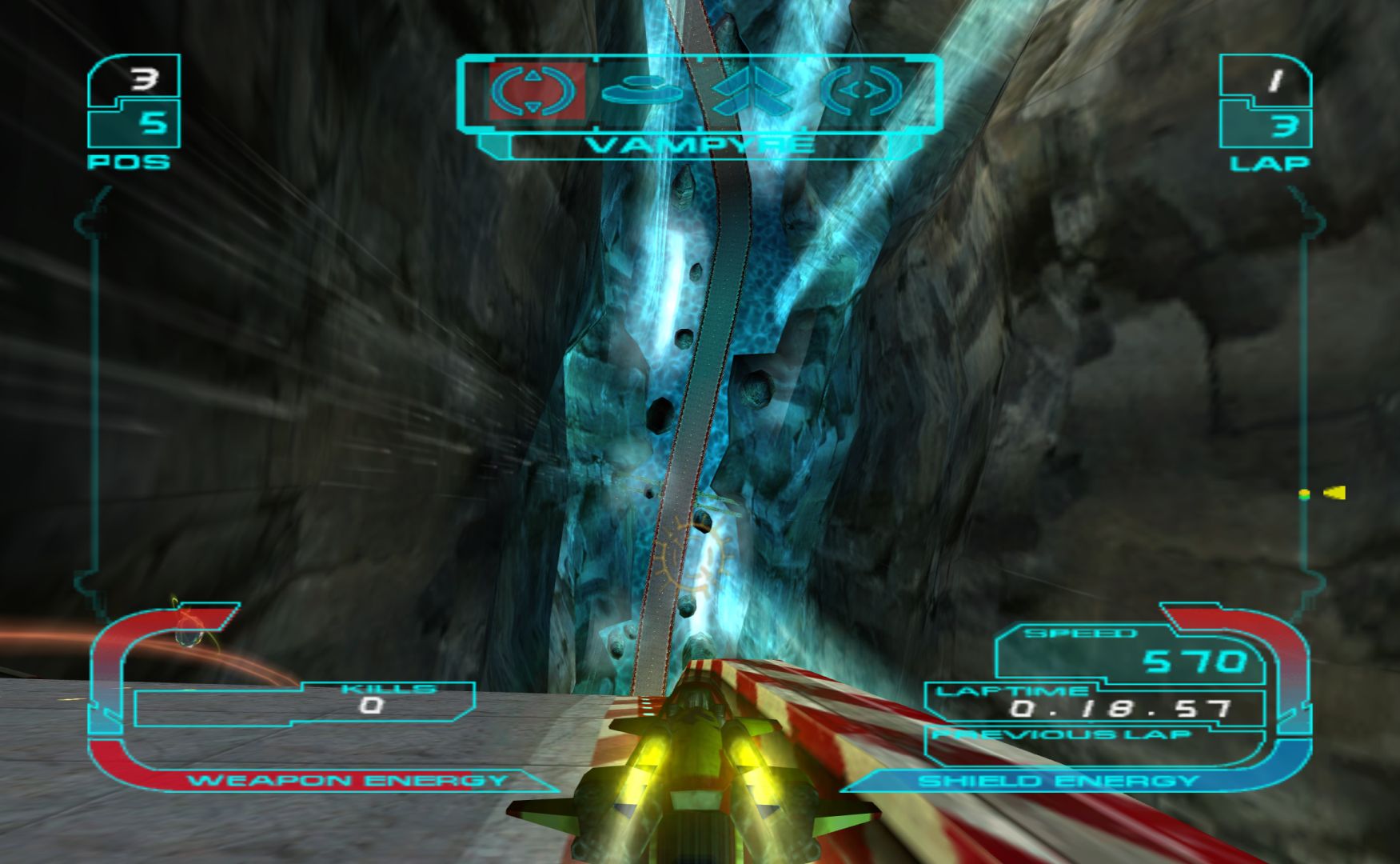Choose the saucer-shaped weapon icon
The width and height of the screenshot is (1400, 864).
coord(641,92)
